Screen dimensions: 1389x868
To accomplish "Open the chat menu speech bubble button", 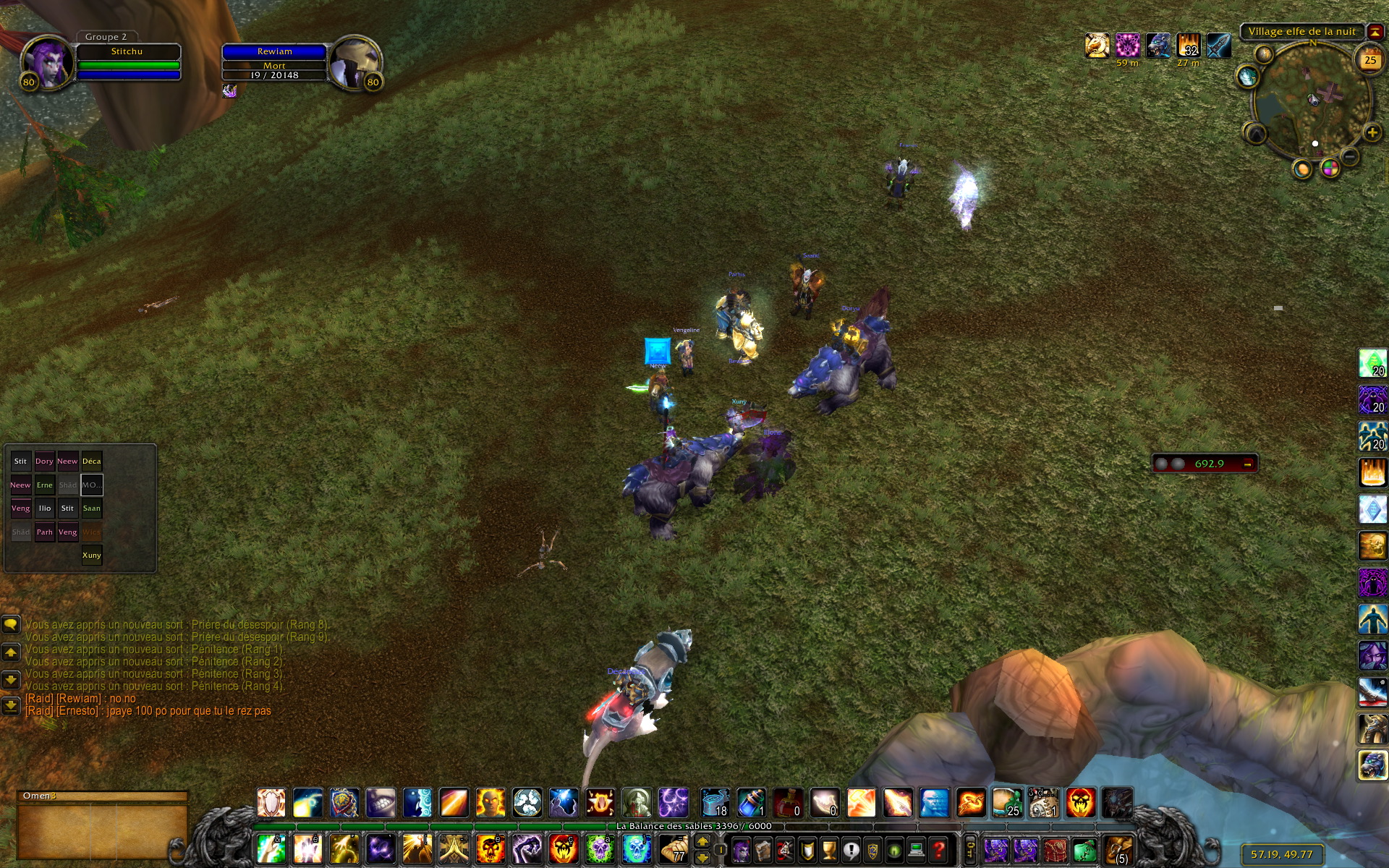I will point(11,624).
